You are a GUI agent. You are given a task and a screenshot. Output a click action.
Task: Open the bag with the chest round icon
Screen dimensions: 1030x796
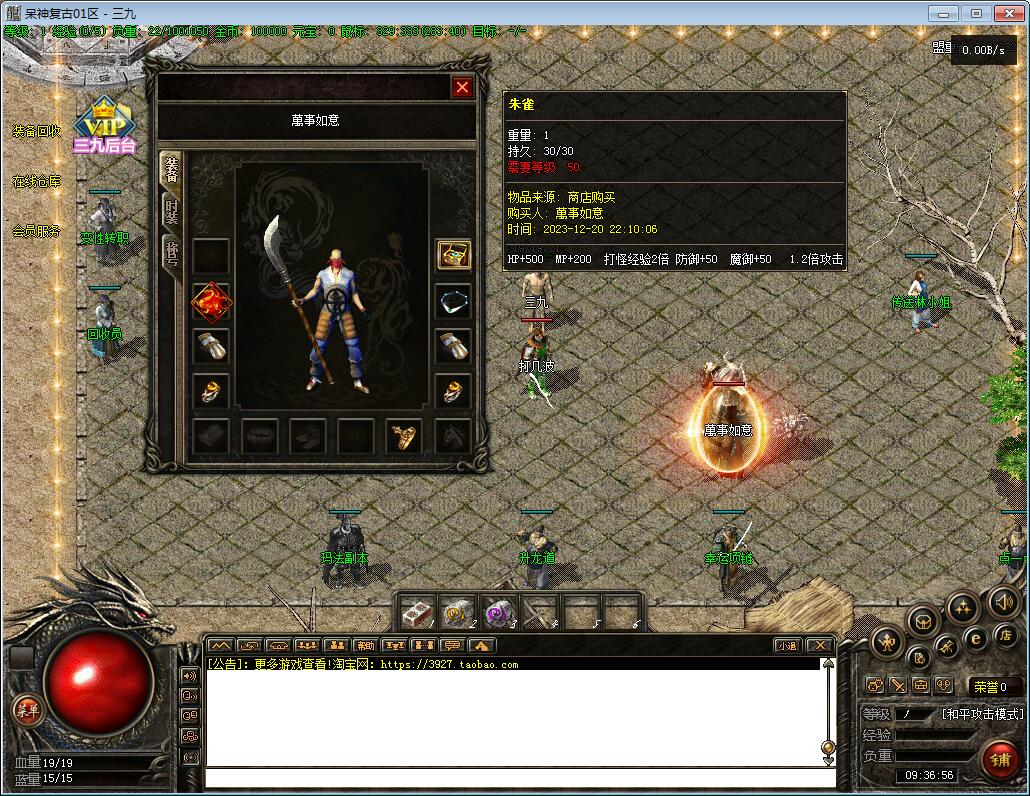tap(923, 621)
